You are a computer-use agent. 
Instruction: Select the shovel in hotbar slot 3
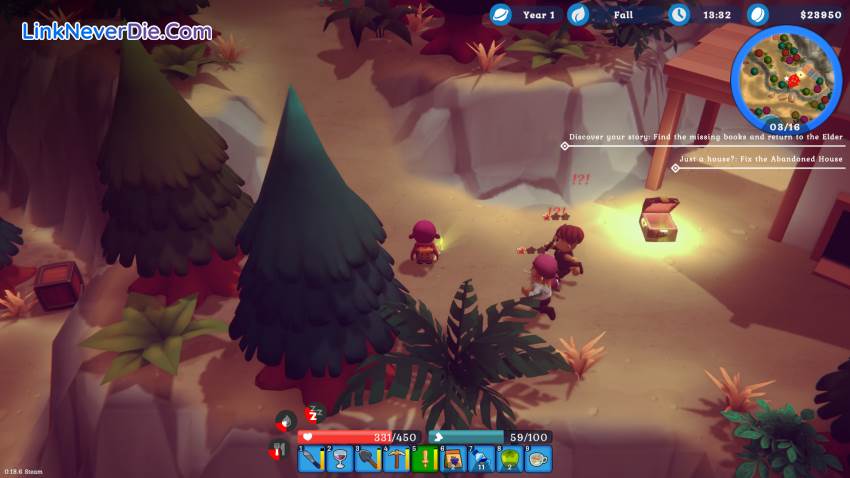tap(368, 459)
